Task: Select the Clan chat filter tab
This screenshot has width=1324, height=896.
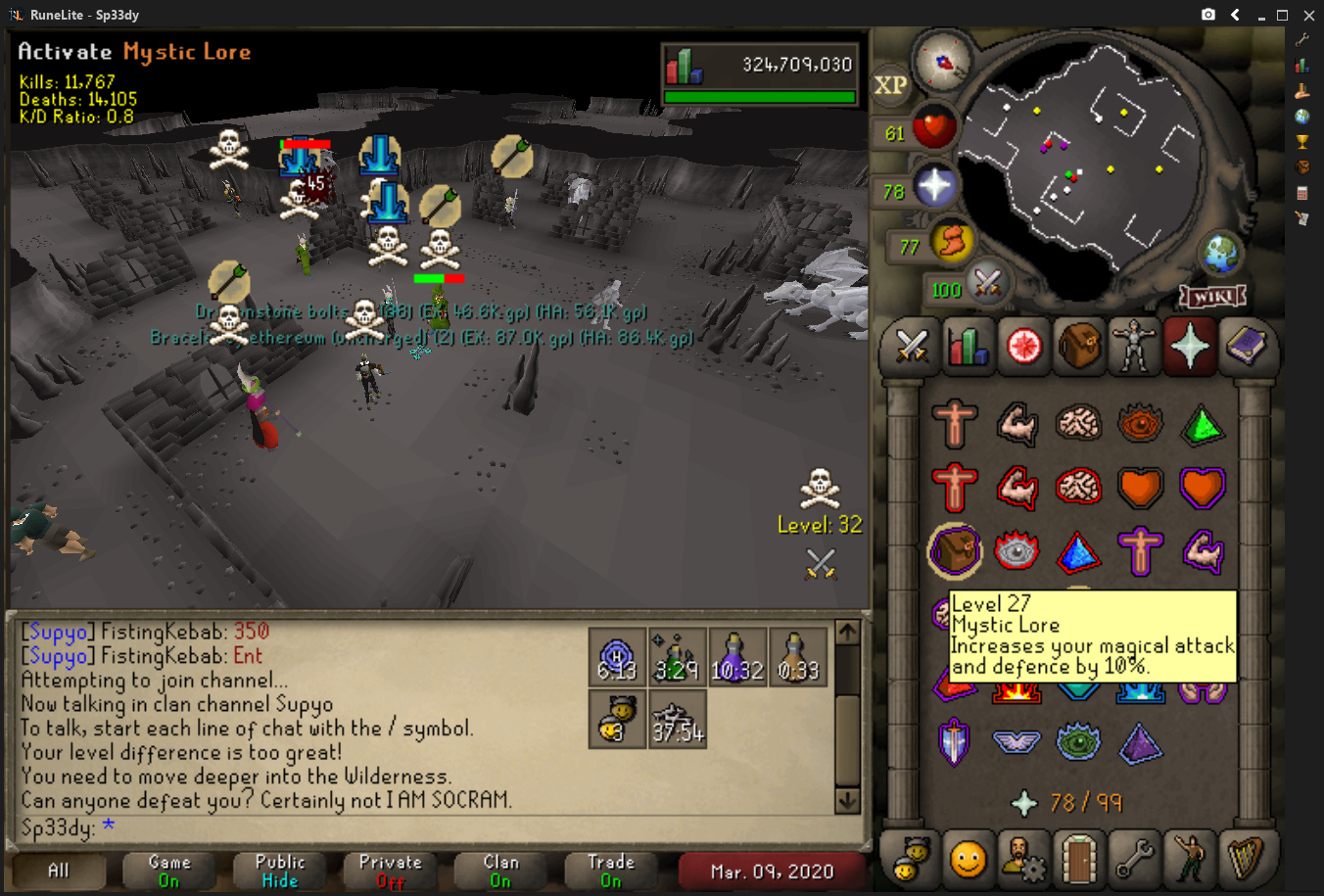Action: (x=500, y=871)
